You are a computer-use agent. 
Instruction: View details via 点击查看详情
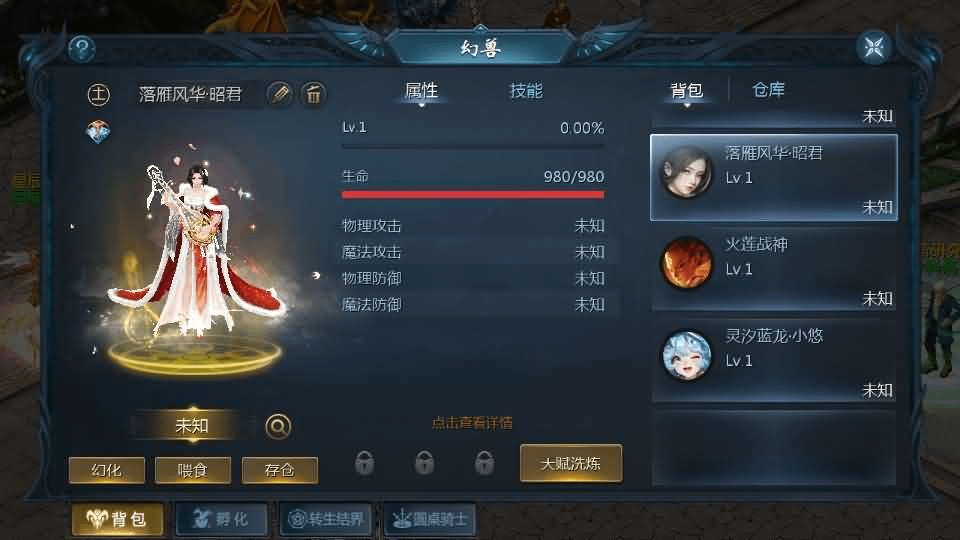pyautogui.click(x=472, y=423)
